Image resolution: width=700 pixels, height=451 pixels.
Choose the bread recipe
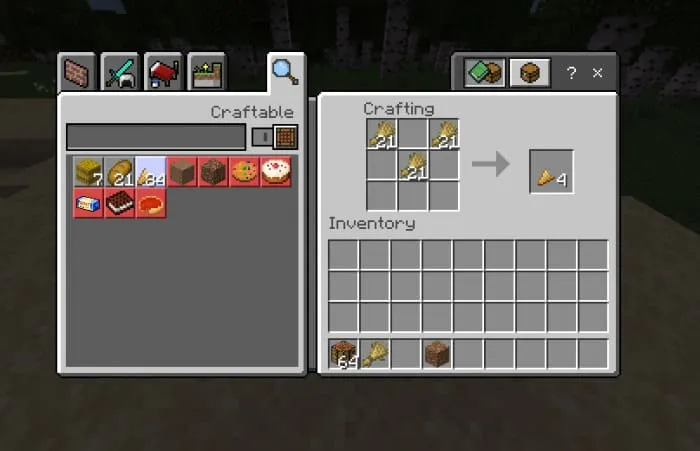[120, 172]
